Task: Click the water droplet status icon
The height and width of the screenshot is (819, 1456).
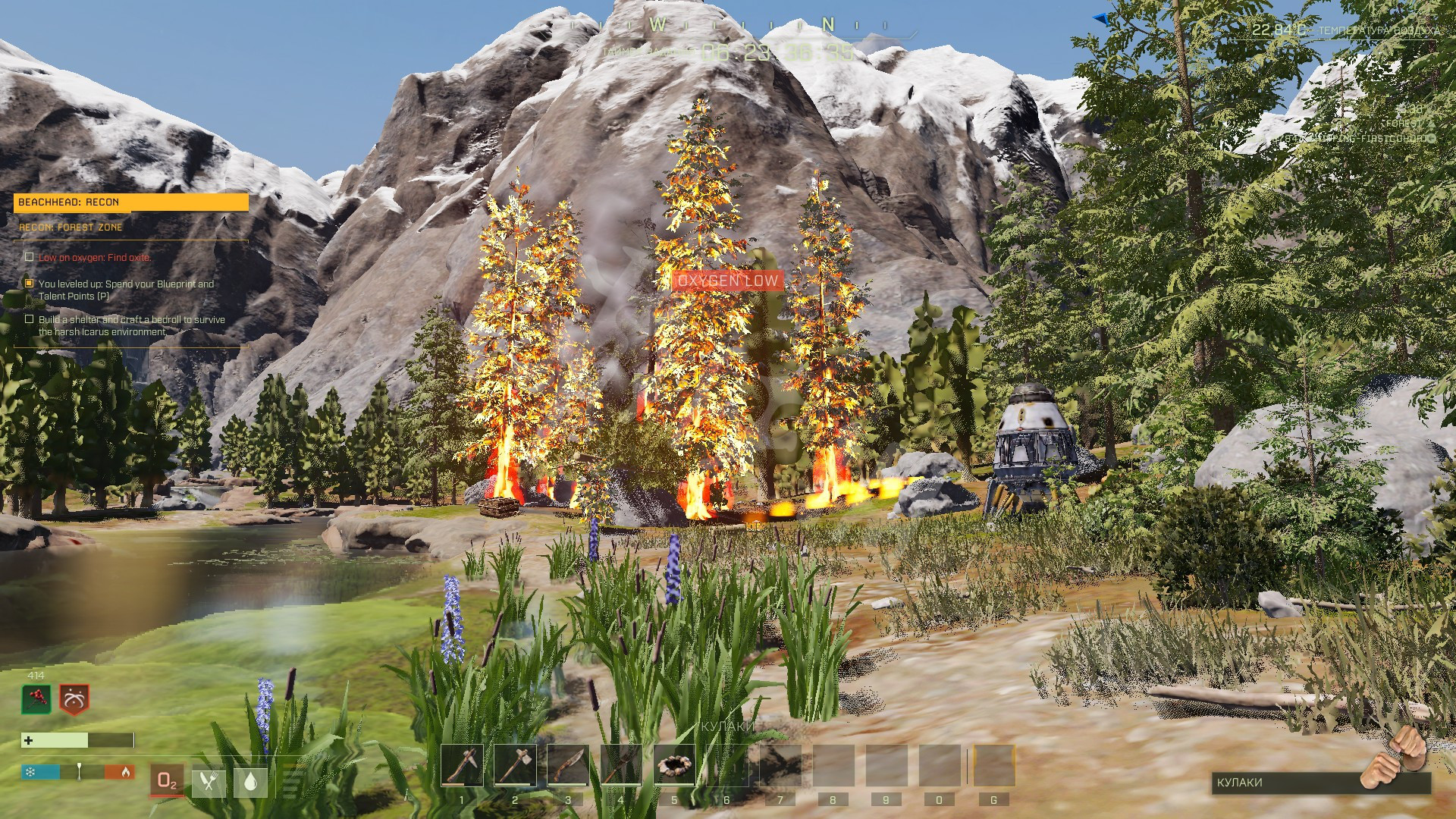Action: [x=251, y=782]
